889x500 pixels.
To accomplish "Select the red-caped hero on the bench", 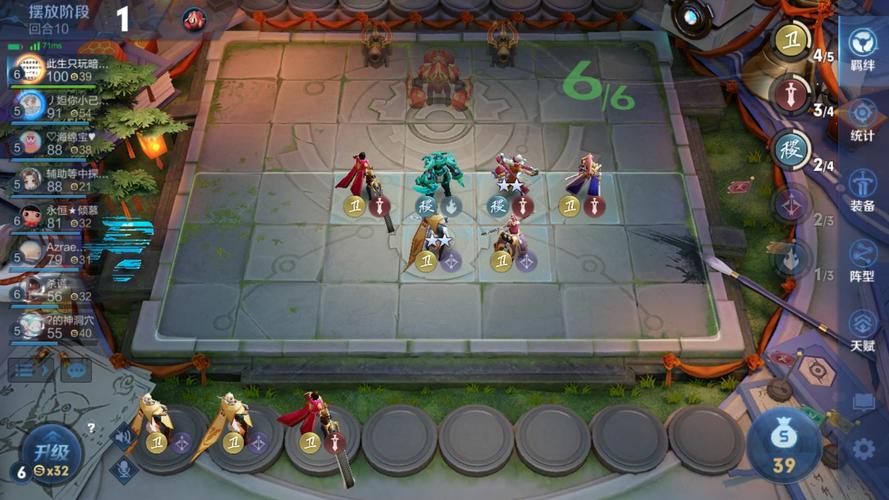I will (x=310, y=420).
